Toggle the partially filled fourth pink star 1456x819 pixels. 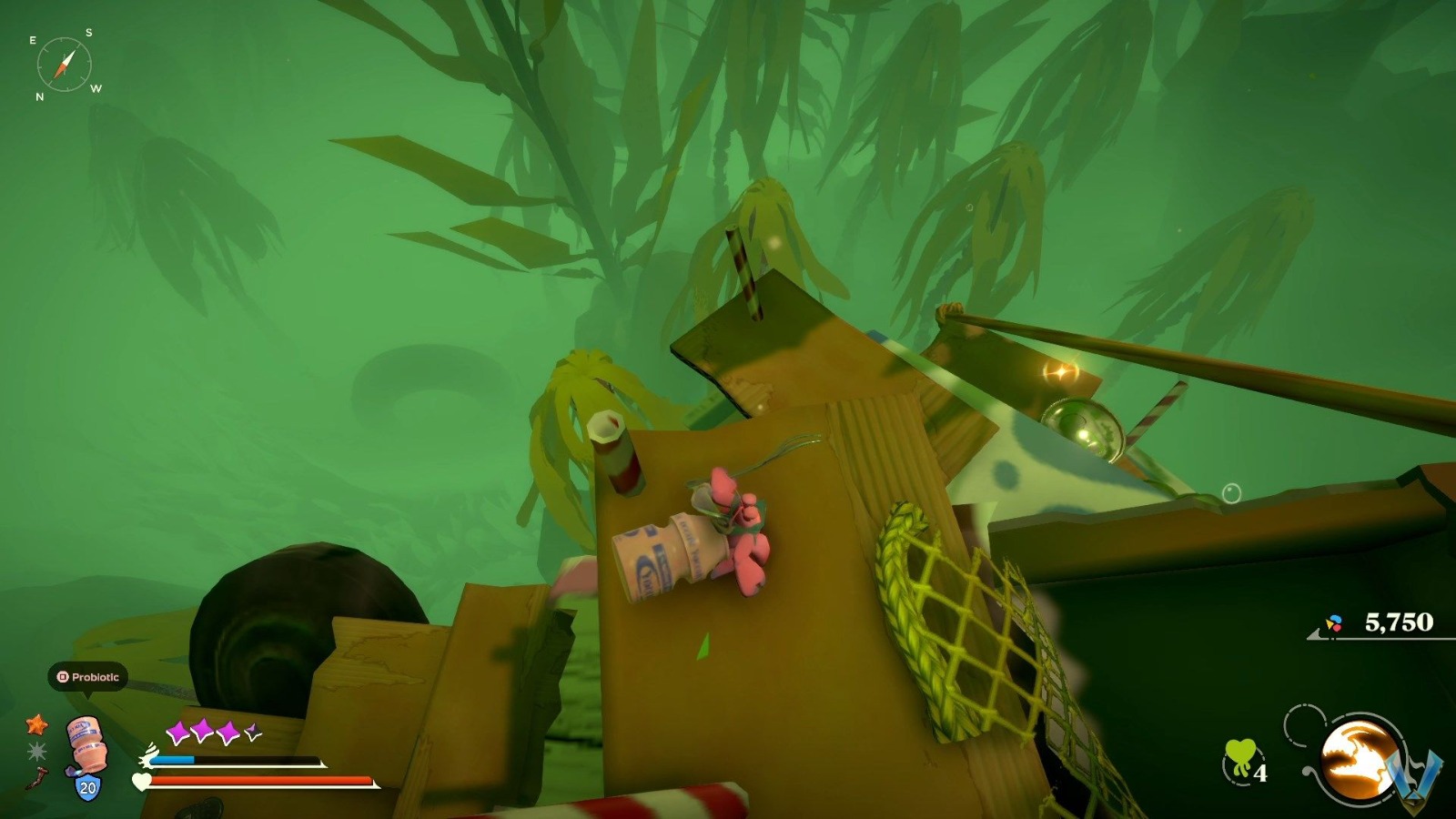252,733
